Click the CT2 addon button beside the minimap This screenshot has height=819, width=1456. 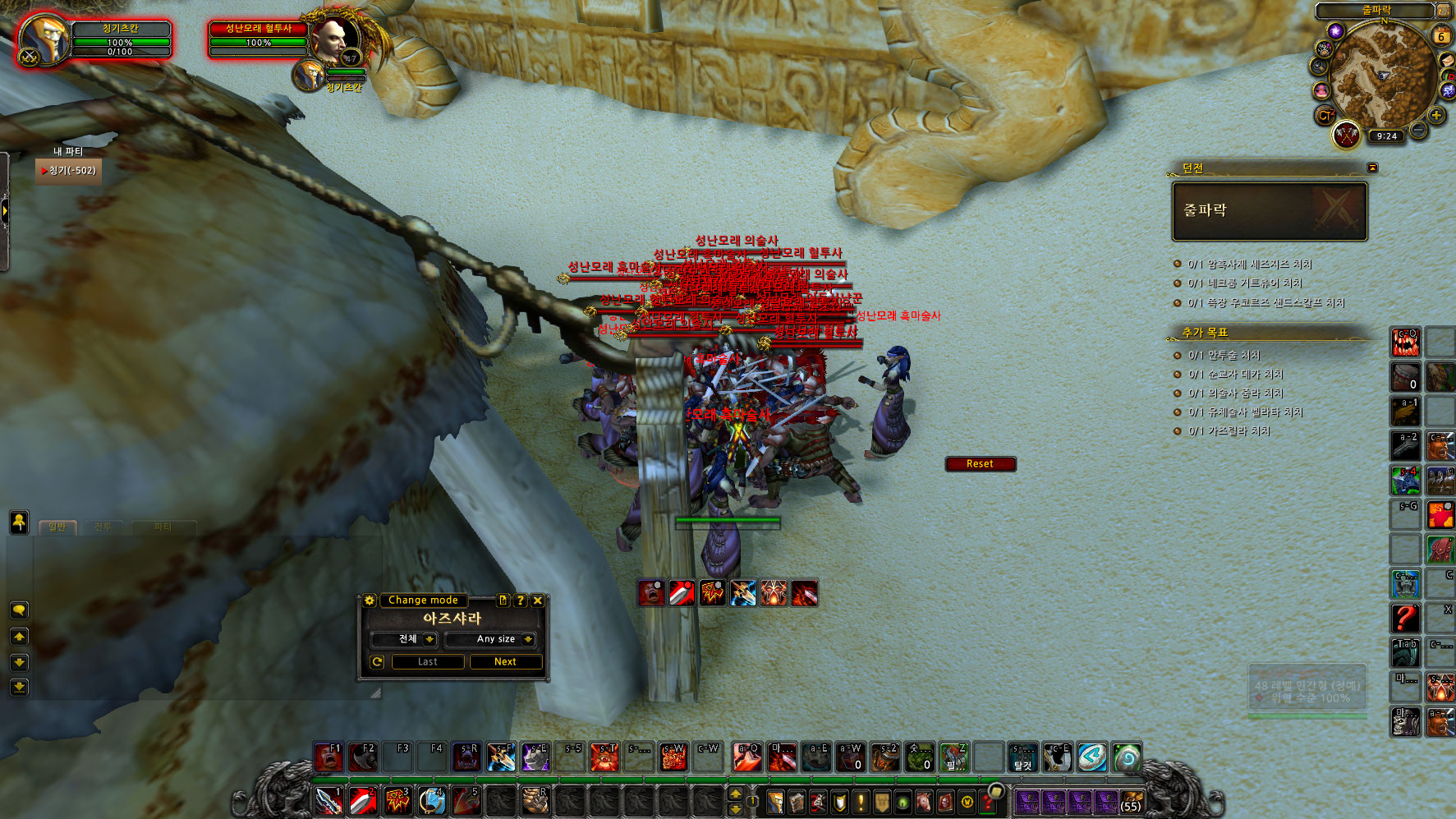click(x=1326, y=114)
